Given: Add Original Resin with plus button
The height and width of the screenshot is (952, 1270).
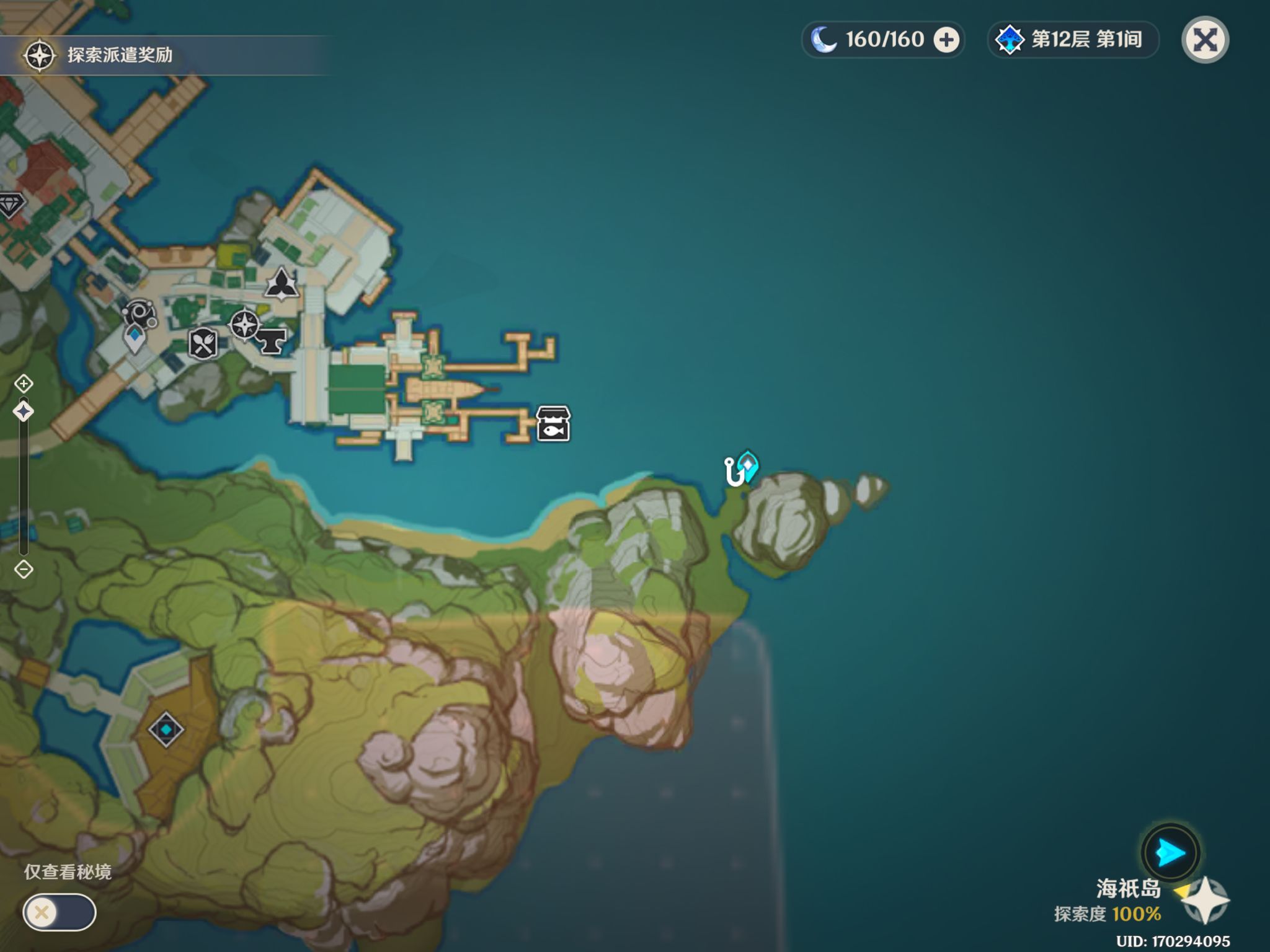Looking at the screenshot, I should 946,40.
